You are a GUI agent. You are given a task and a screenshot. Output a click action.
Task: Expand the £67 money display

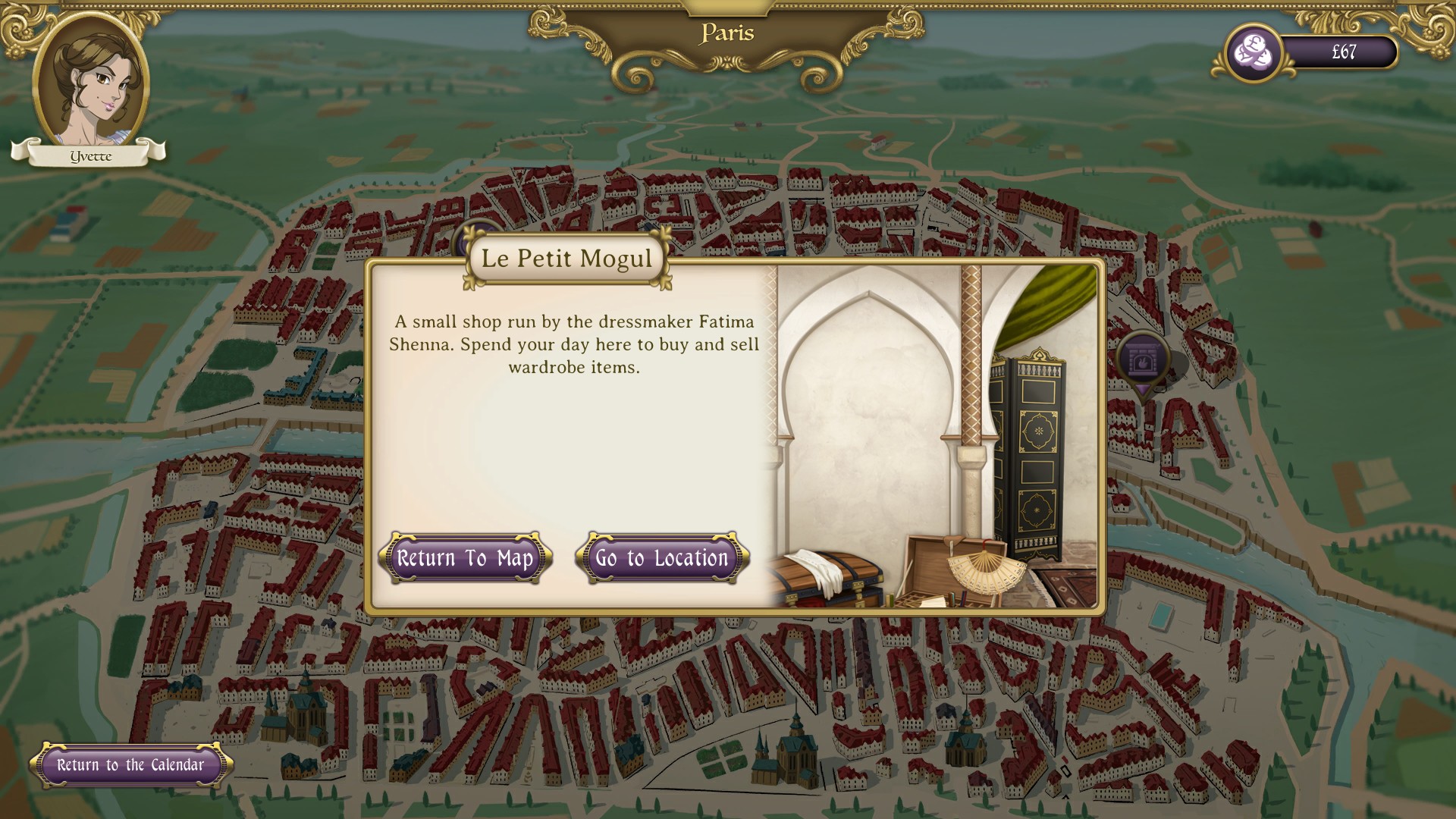pos(1342,53)
